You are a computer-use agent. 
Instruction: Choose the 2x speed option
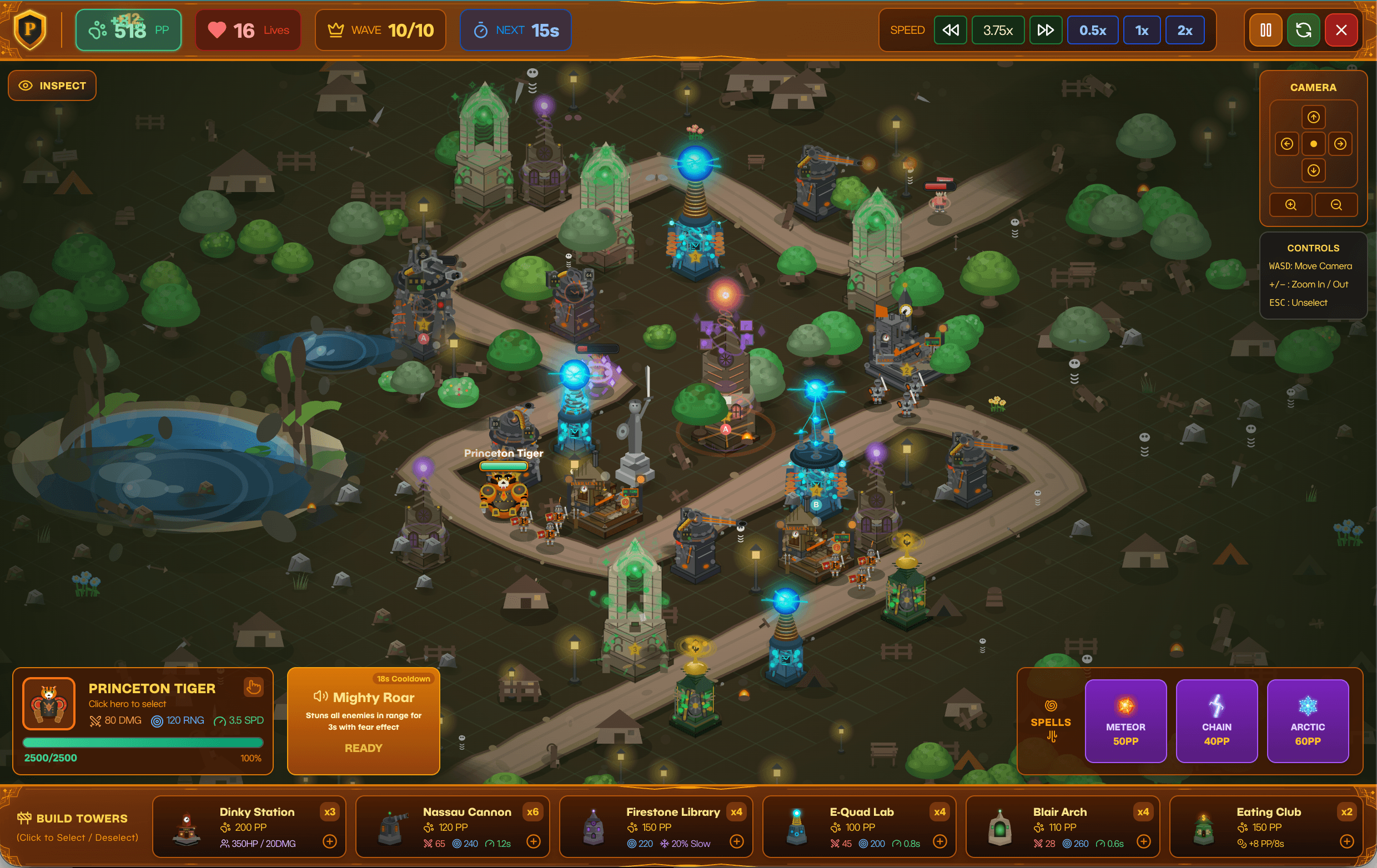(1184, 31)
